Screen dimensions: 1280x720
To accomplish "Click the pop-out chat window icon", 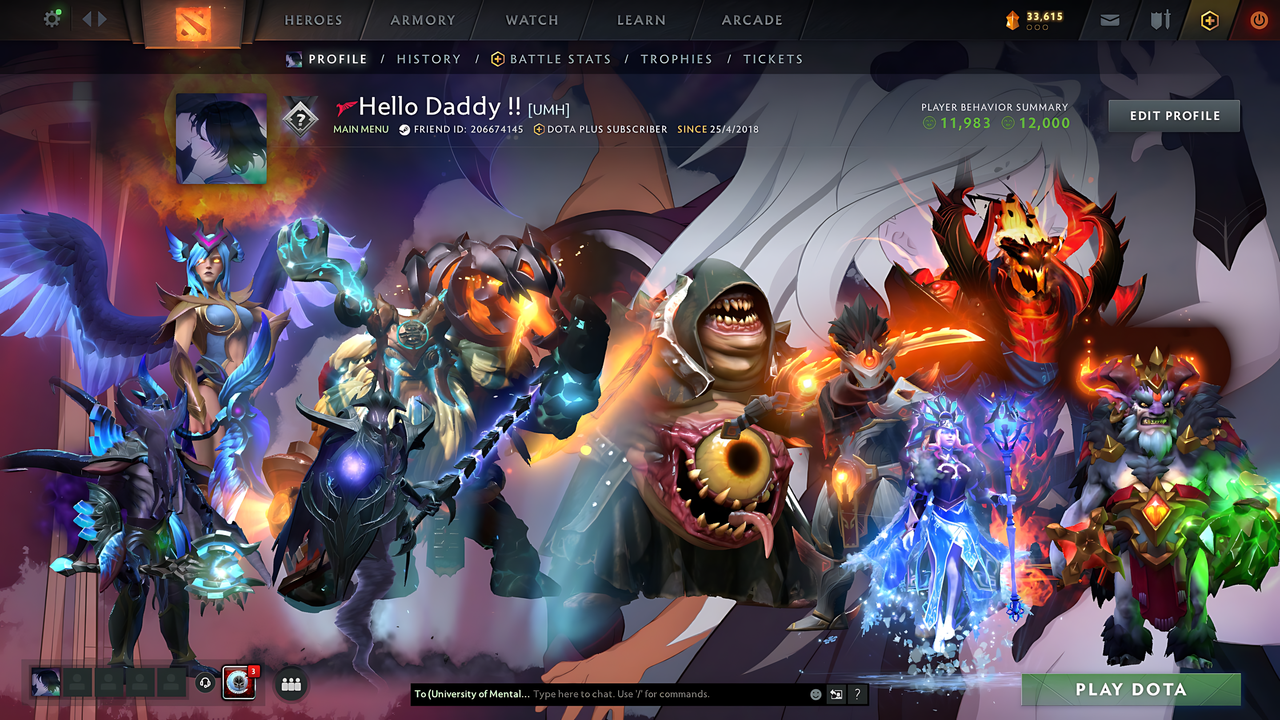I will (835, 694).
